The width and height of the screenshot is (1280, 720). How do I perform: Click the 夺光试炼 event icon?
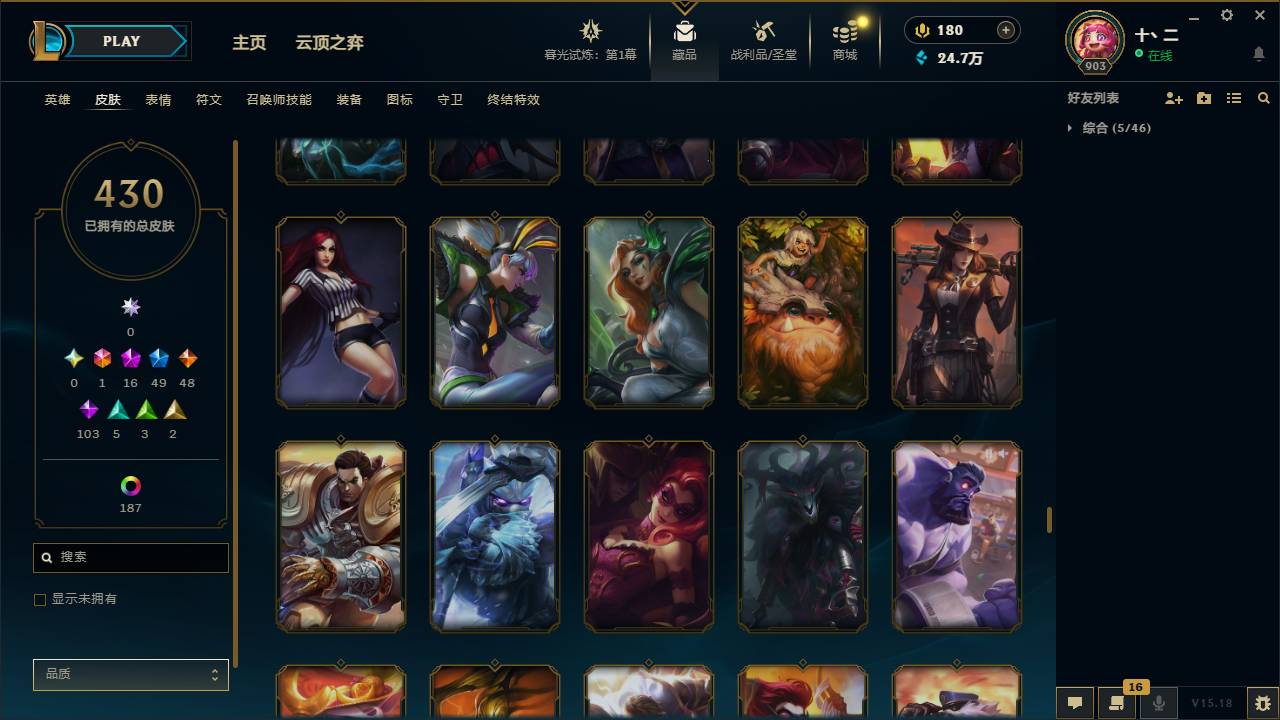(590, 30)
